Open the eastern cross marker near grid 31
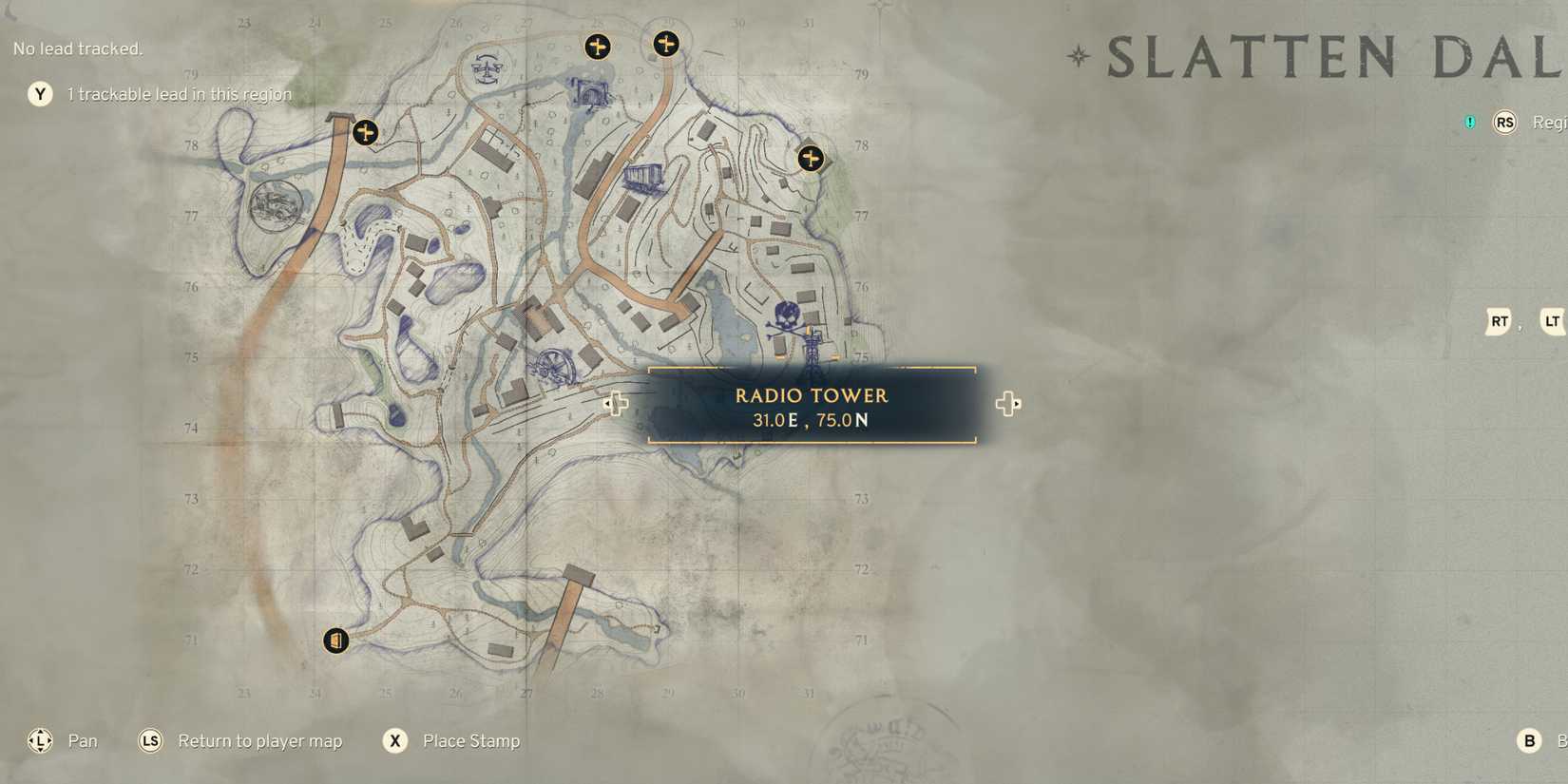1568x784 pixels. click(x=810, y=159)
